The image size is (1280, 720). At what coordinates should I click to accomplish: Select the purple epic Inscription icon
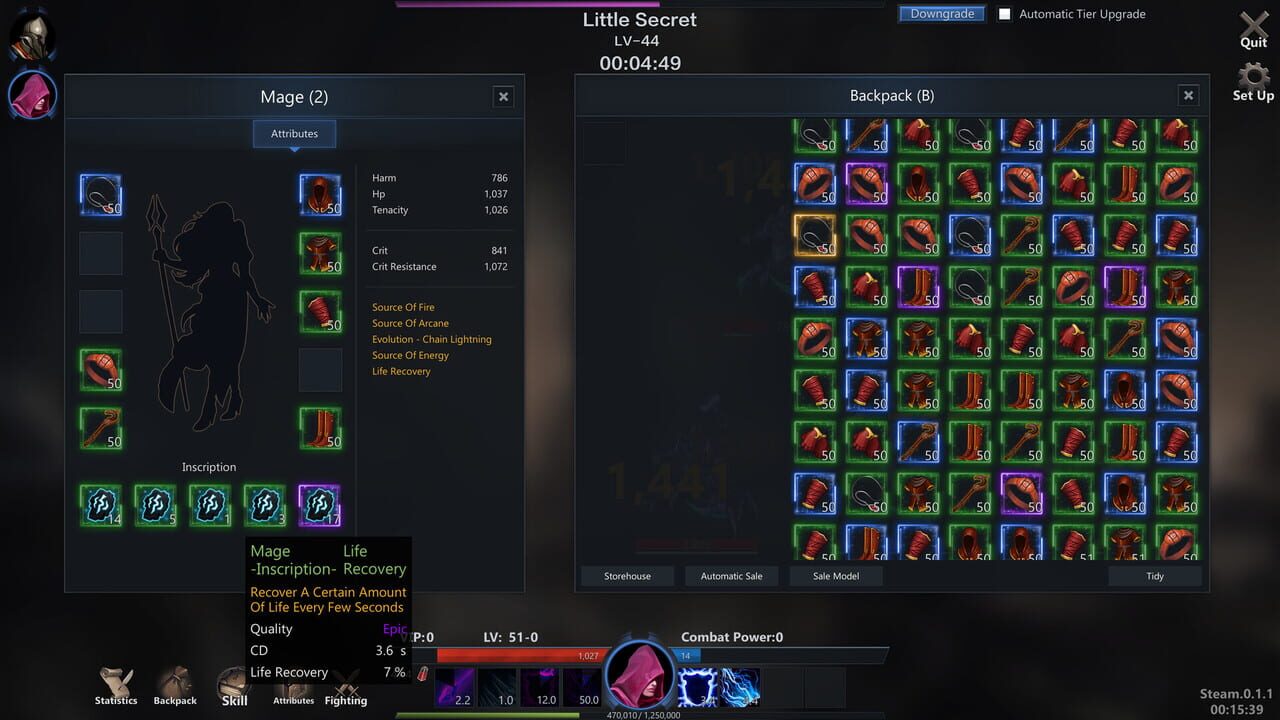click(x=320, y=504)
